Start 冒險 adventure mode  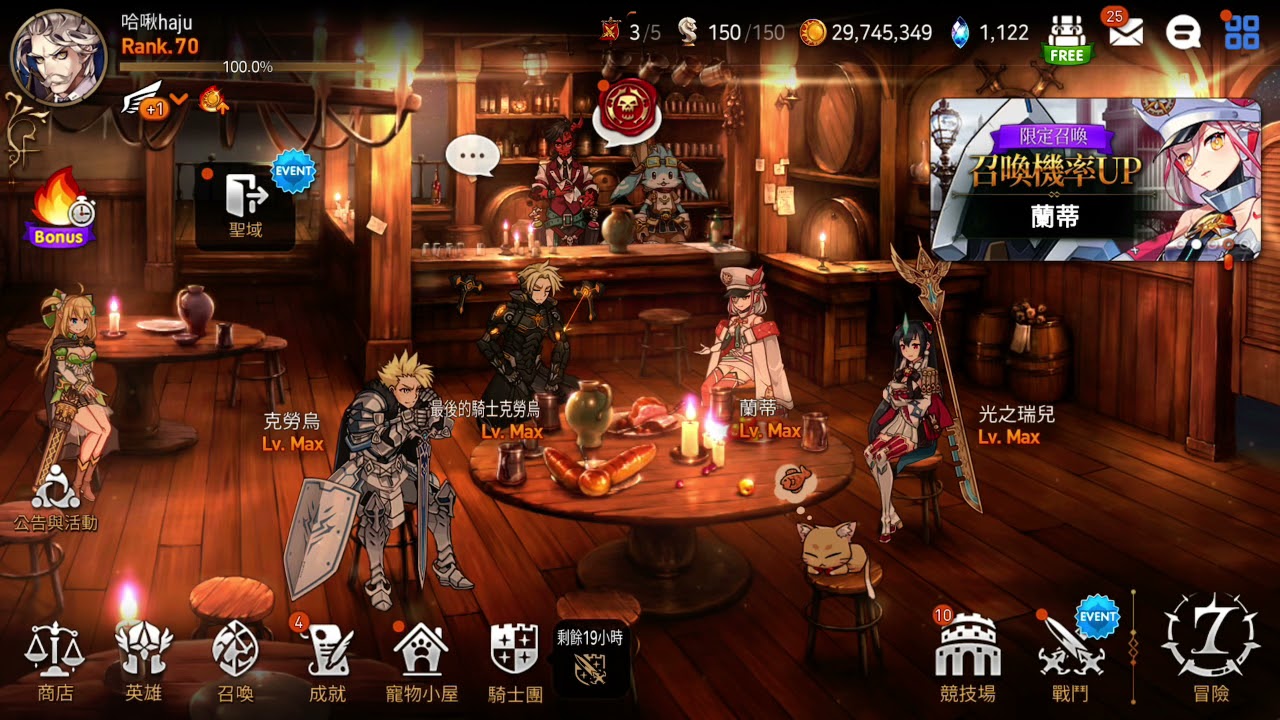(1210, 646)
